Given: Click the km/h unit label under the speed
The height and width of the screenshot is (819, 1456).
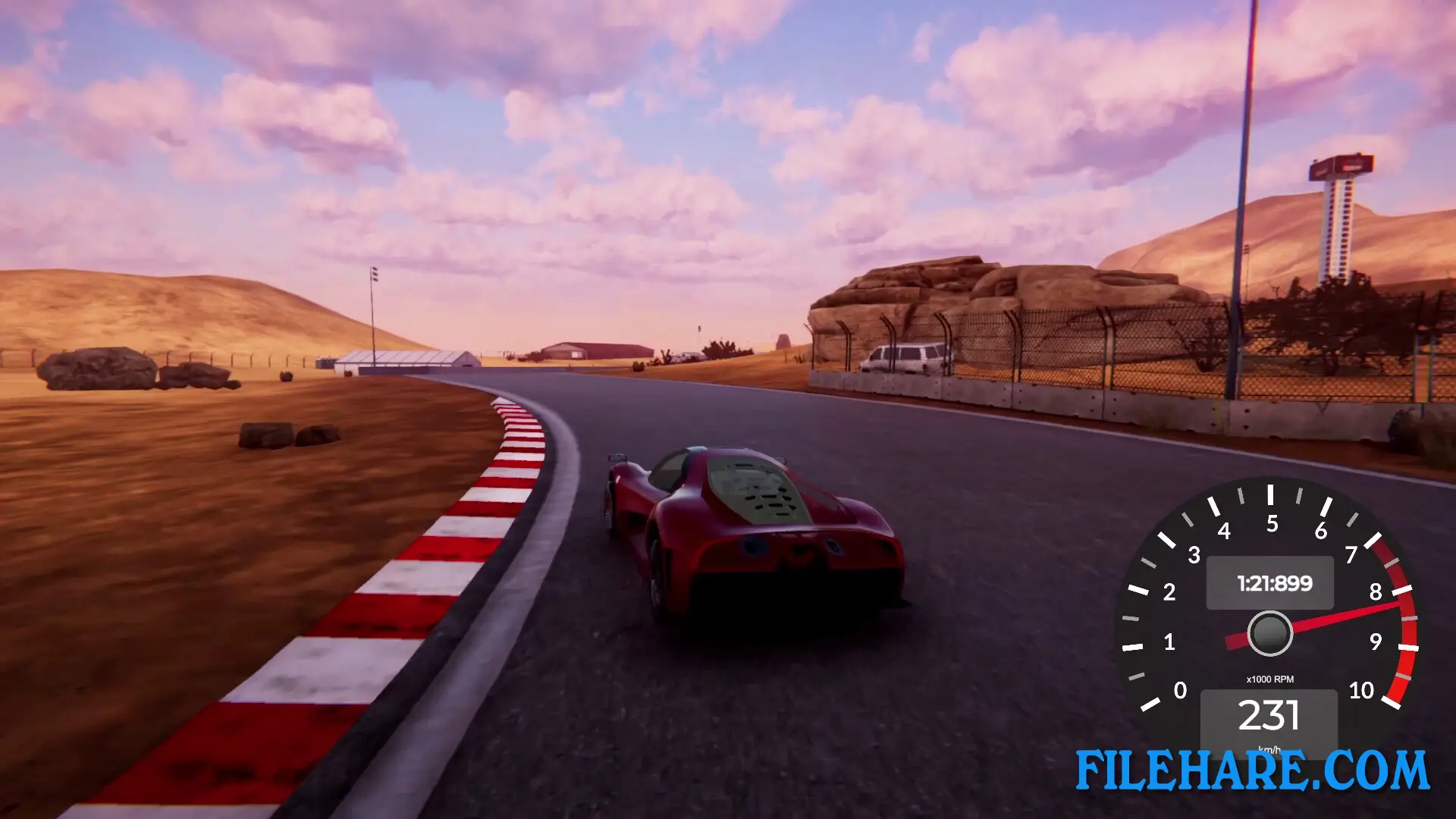Looking at the screenshot, I should pos(1270,749).
